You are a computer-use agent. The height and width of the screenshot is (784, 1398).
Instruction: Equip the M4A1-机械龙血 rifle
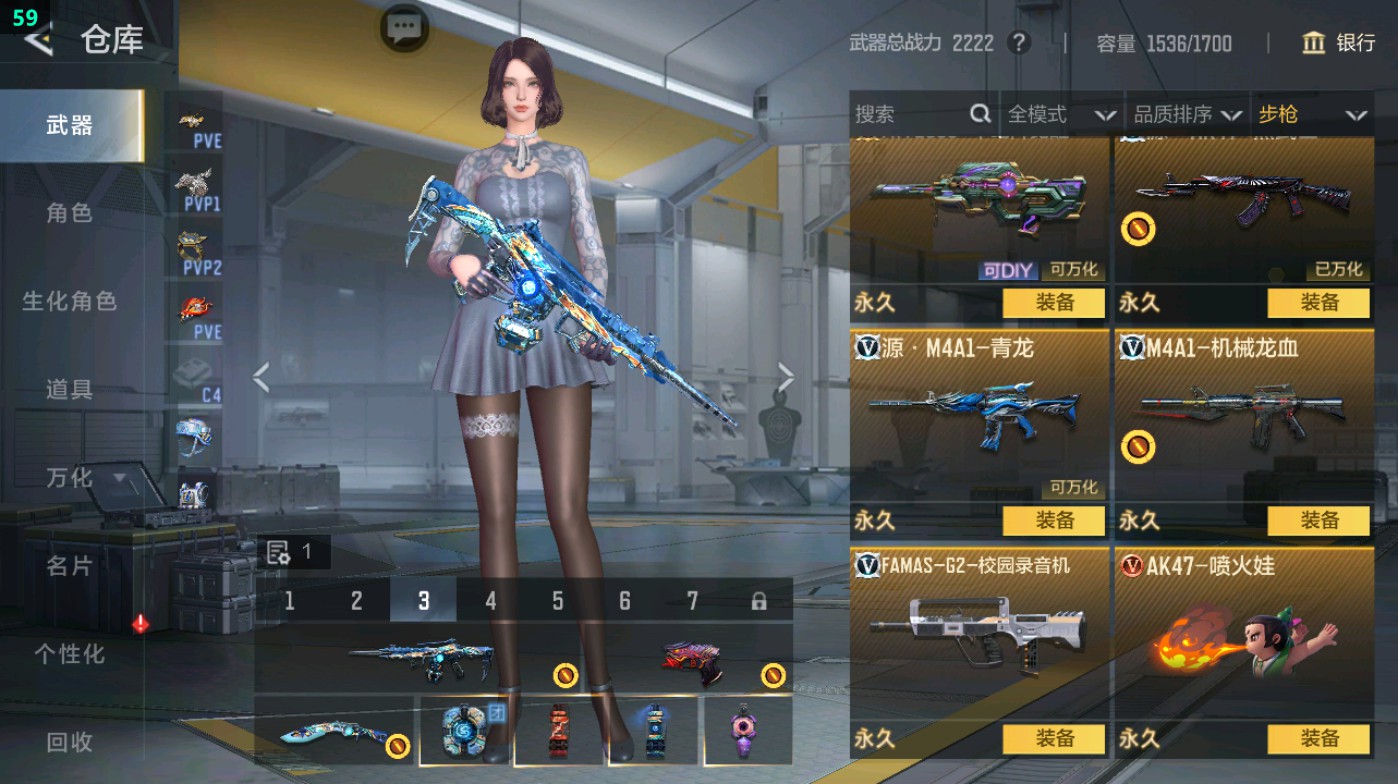pos(1318,520)
